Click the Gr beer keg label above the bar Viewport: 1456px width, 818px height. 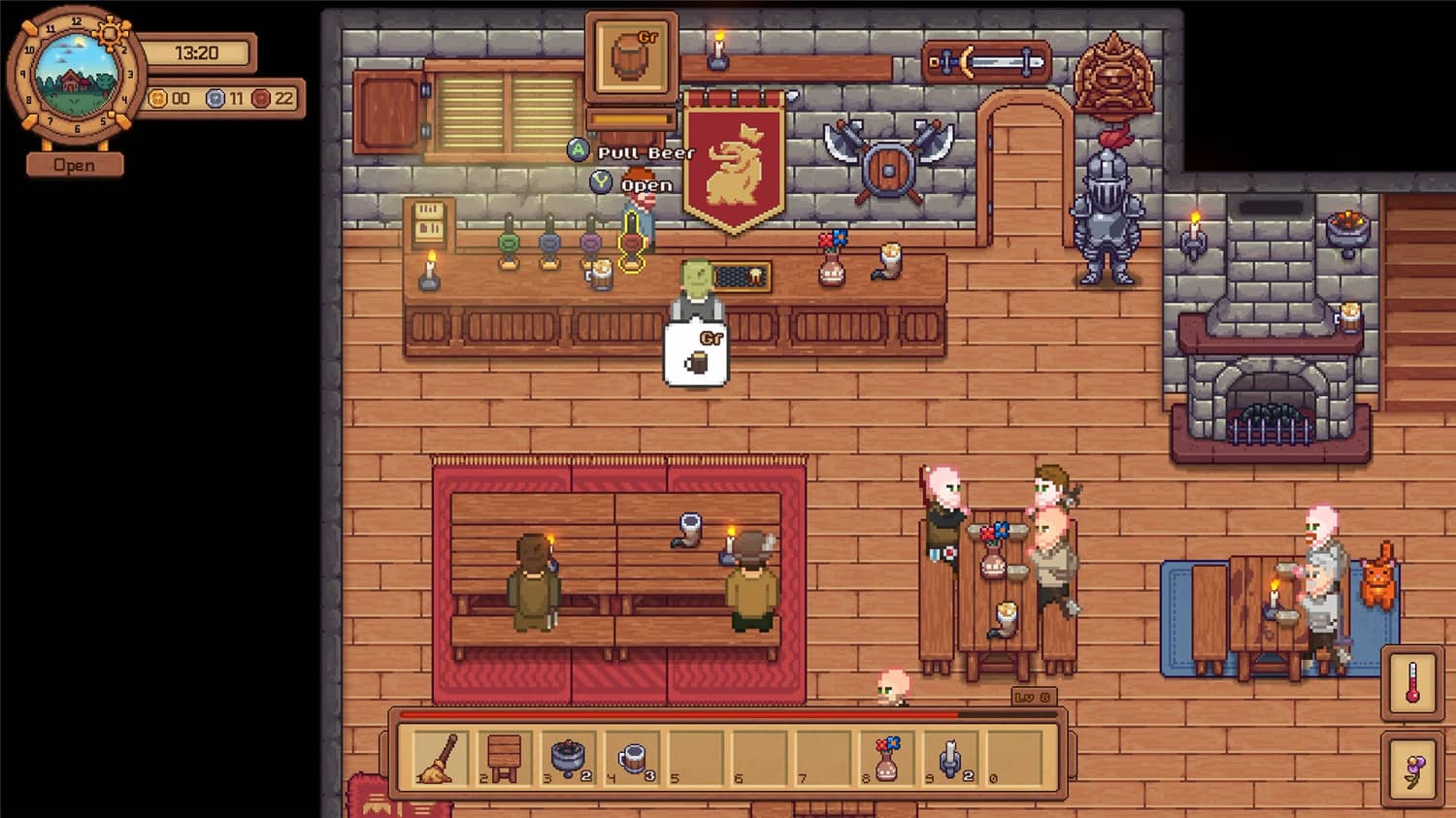[633, 53]
